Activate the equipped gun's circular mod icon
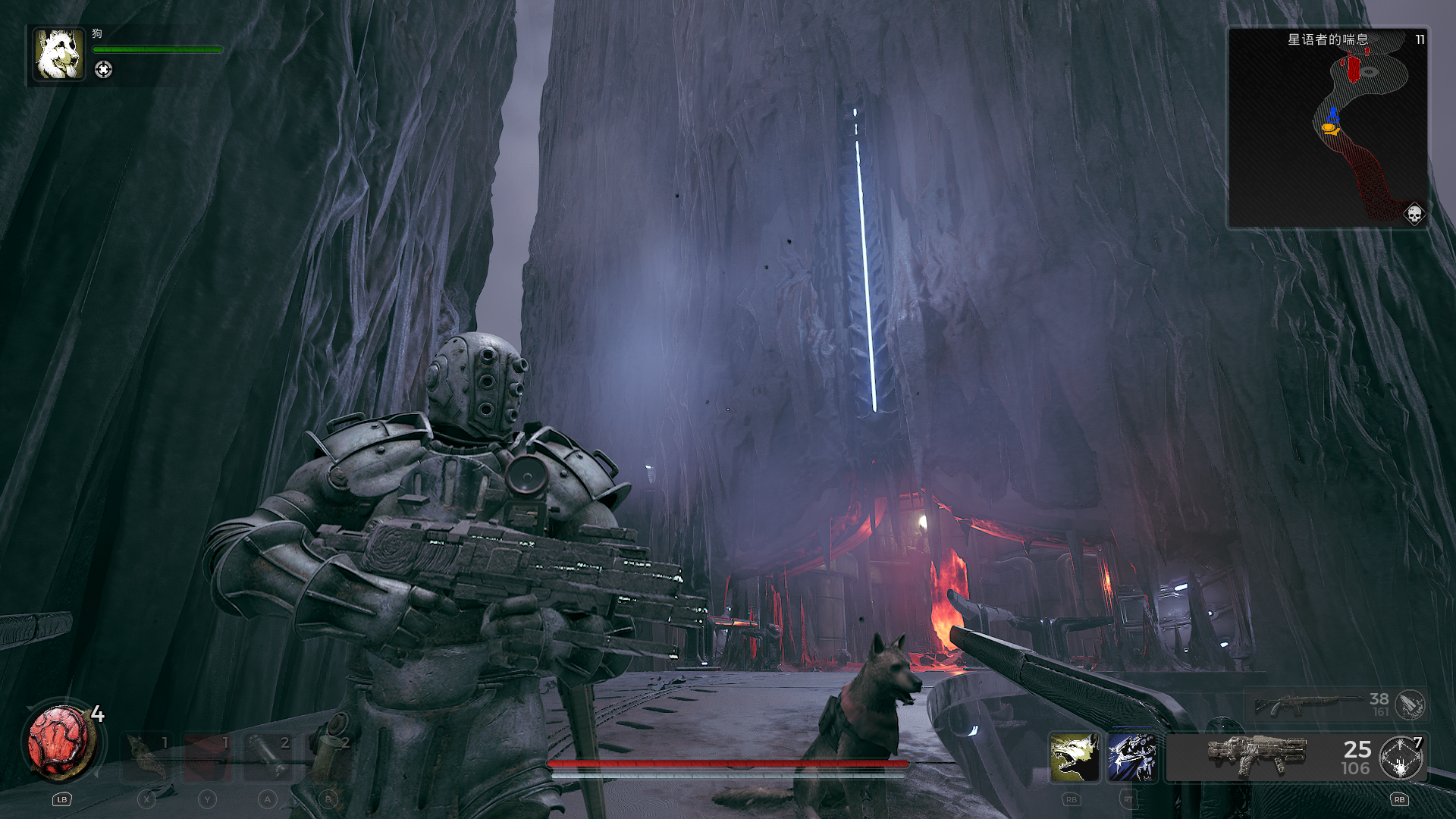This screenshot has height=819, width=1456. pyautogui.click(x=1401, y=758)
